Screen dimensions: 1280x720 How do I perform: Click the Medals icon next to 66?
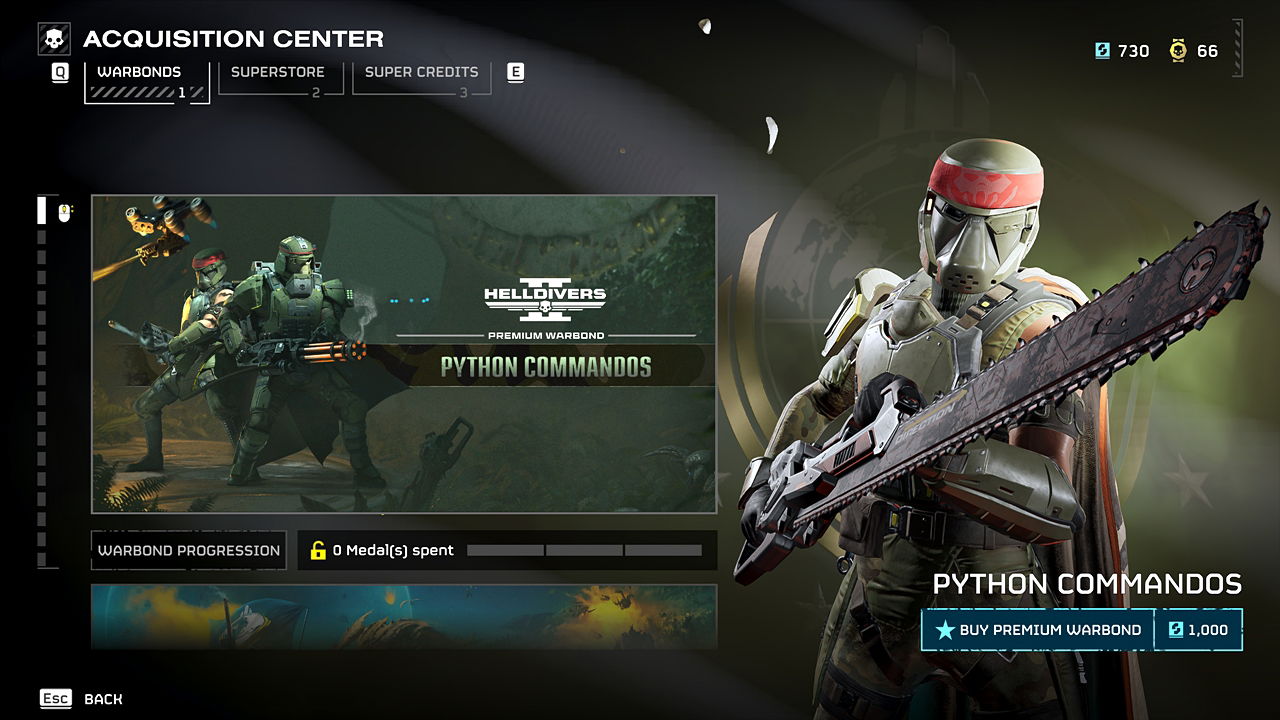tap(1178, 50)
